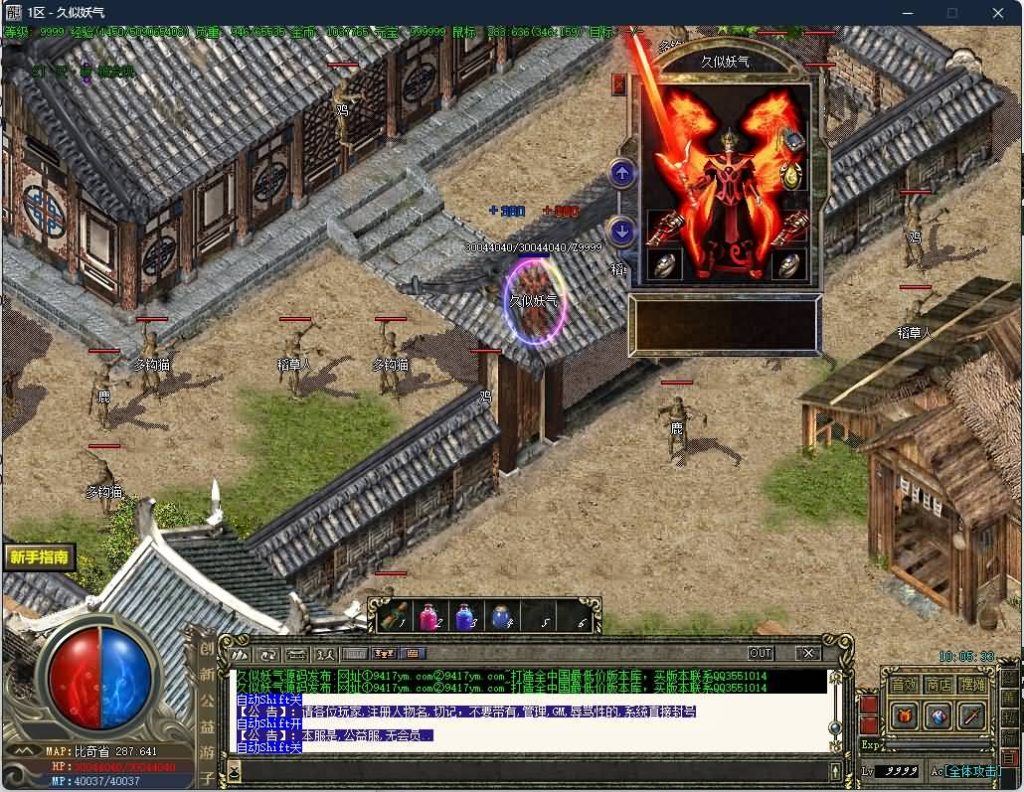Image resolution: width=1024 pixels, height=792 pixels.
Task: Click the chat text input field
Action: pos(530,771)
